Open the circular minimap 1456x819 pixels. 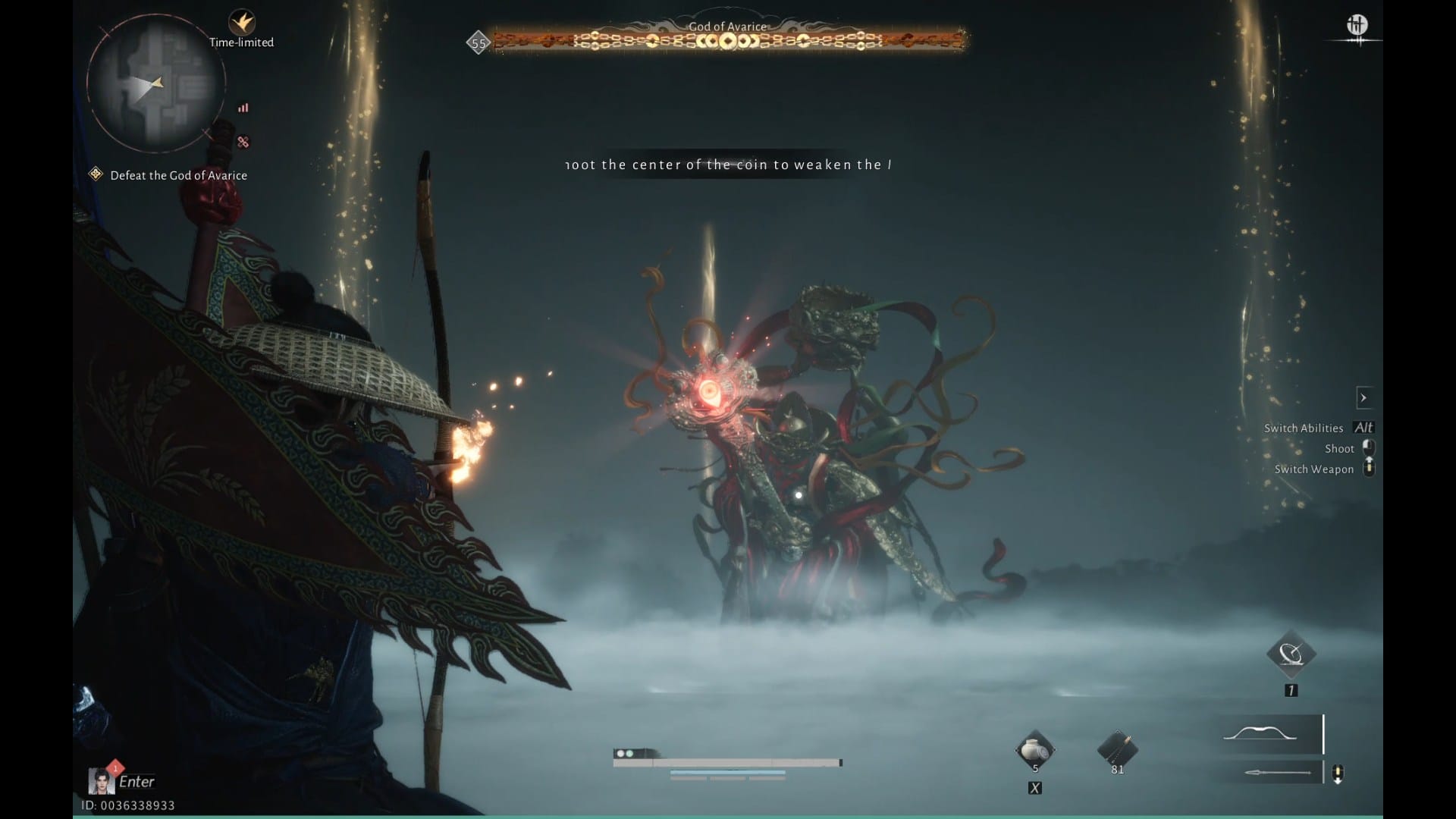click(x=155, y=83)
